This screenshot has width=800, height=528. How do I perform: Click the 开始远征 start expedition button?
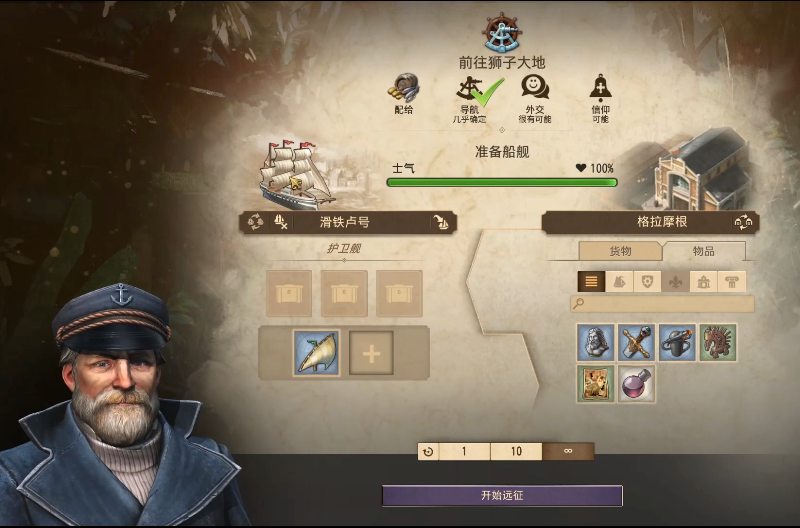tap(502, 496)
